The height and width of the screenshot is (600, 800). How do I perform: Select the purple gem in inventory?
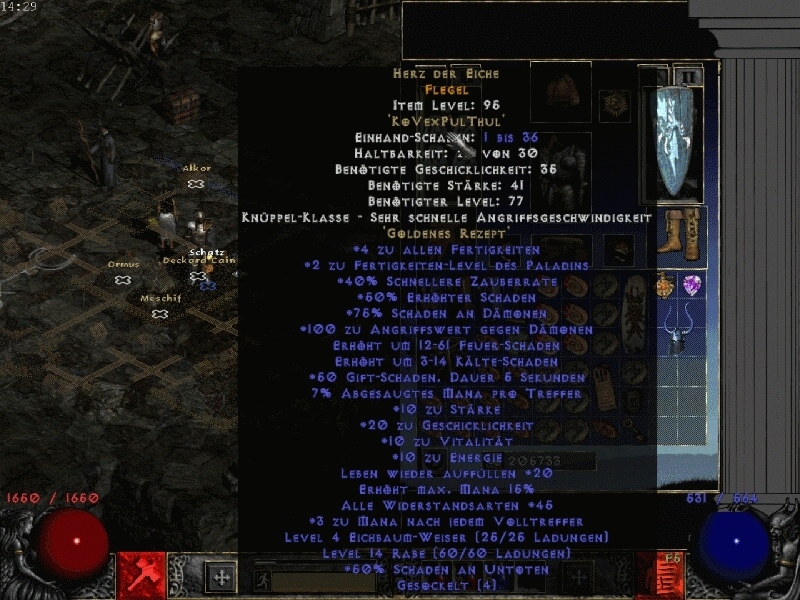[692, 286]
